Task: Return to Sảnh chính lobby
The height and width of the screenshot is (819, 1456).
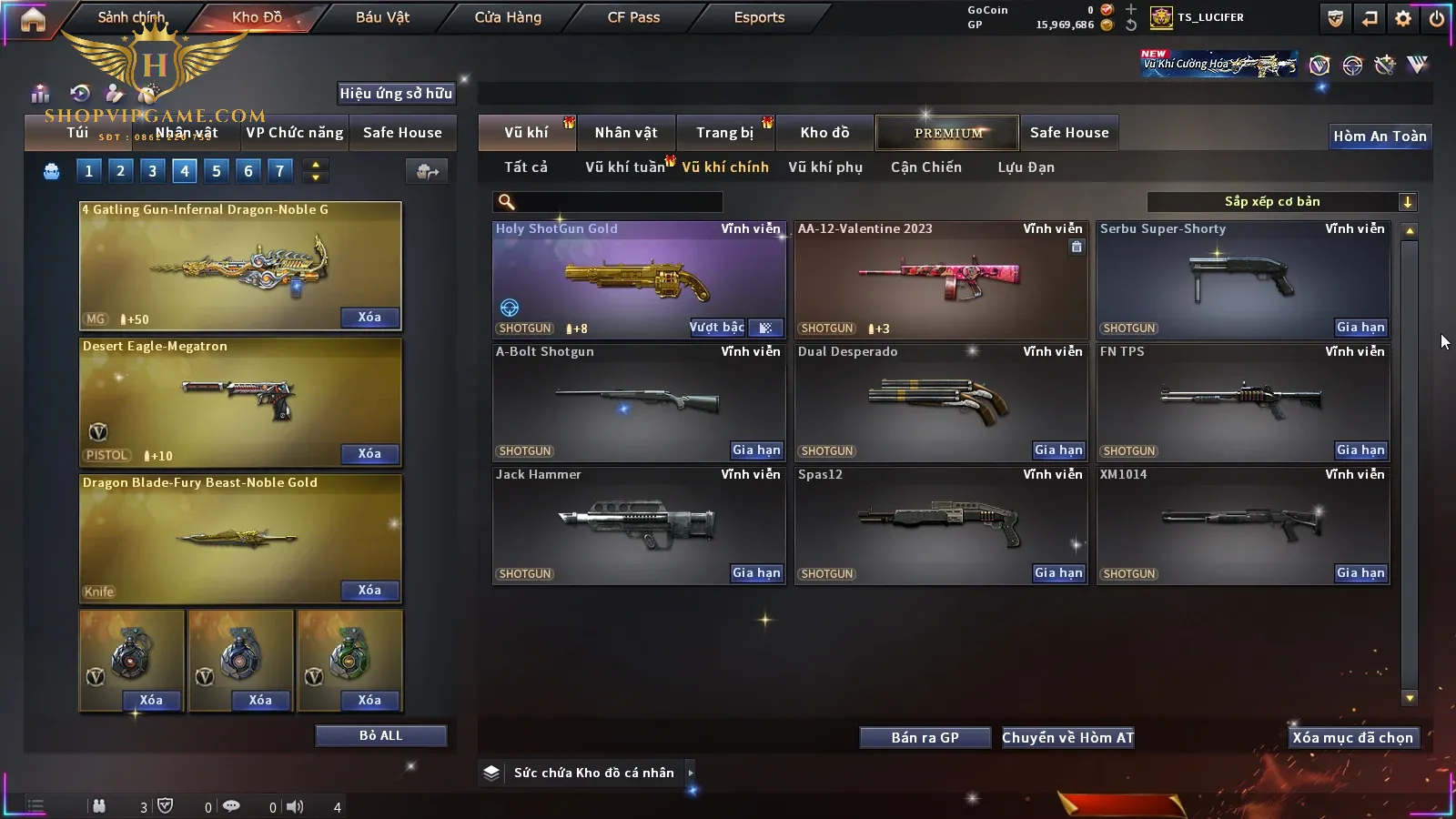Action: 131,17
